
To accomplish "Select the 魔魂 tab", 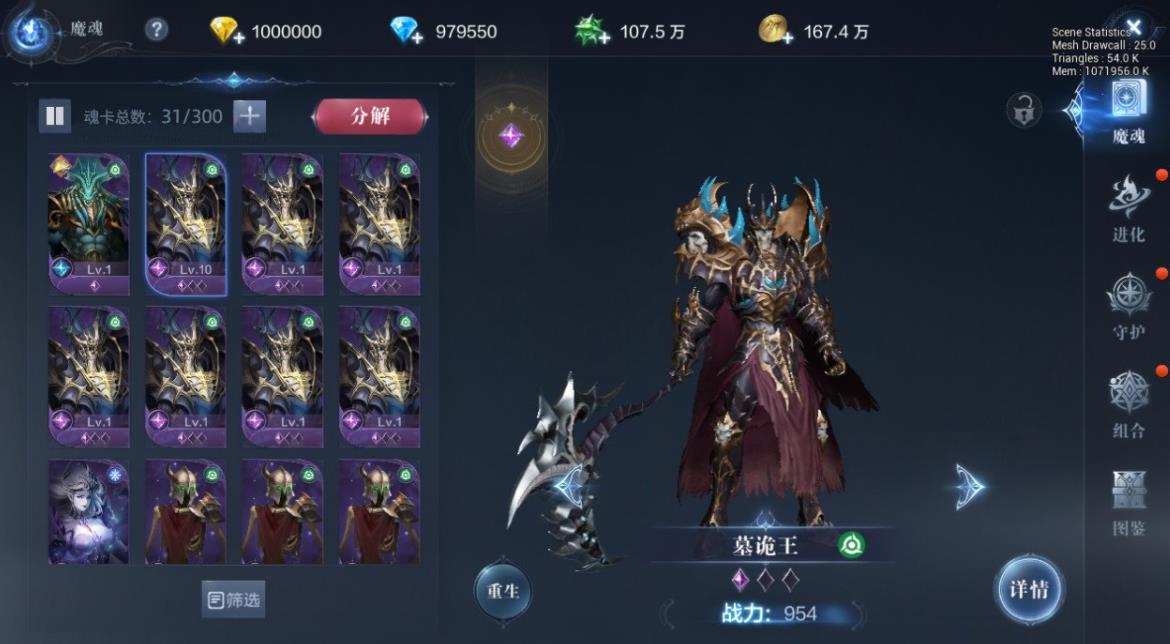I will (x=1128, y=112).
